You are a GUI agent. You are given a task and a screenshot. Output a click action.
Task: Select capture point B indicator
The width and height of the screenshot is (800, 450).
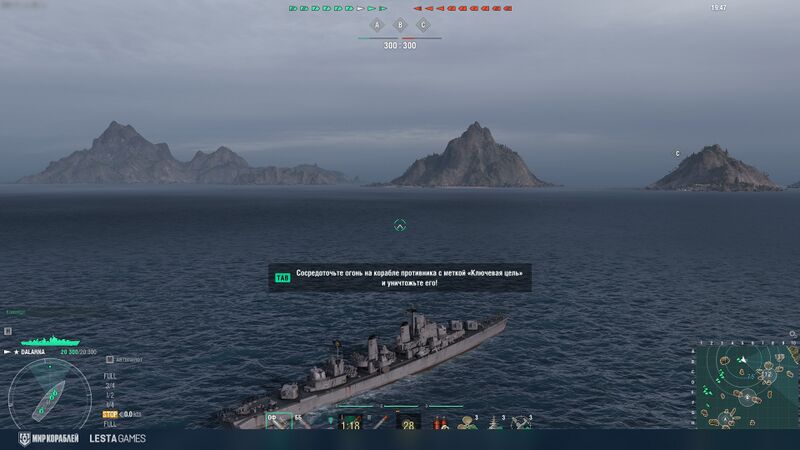click(400, 24)
